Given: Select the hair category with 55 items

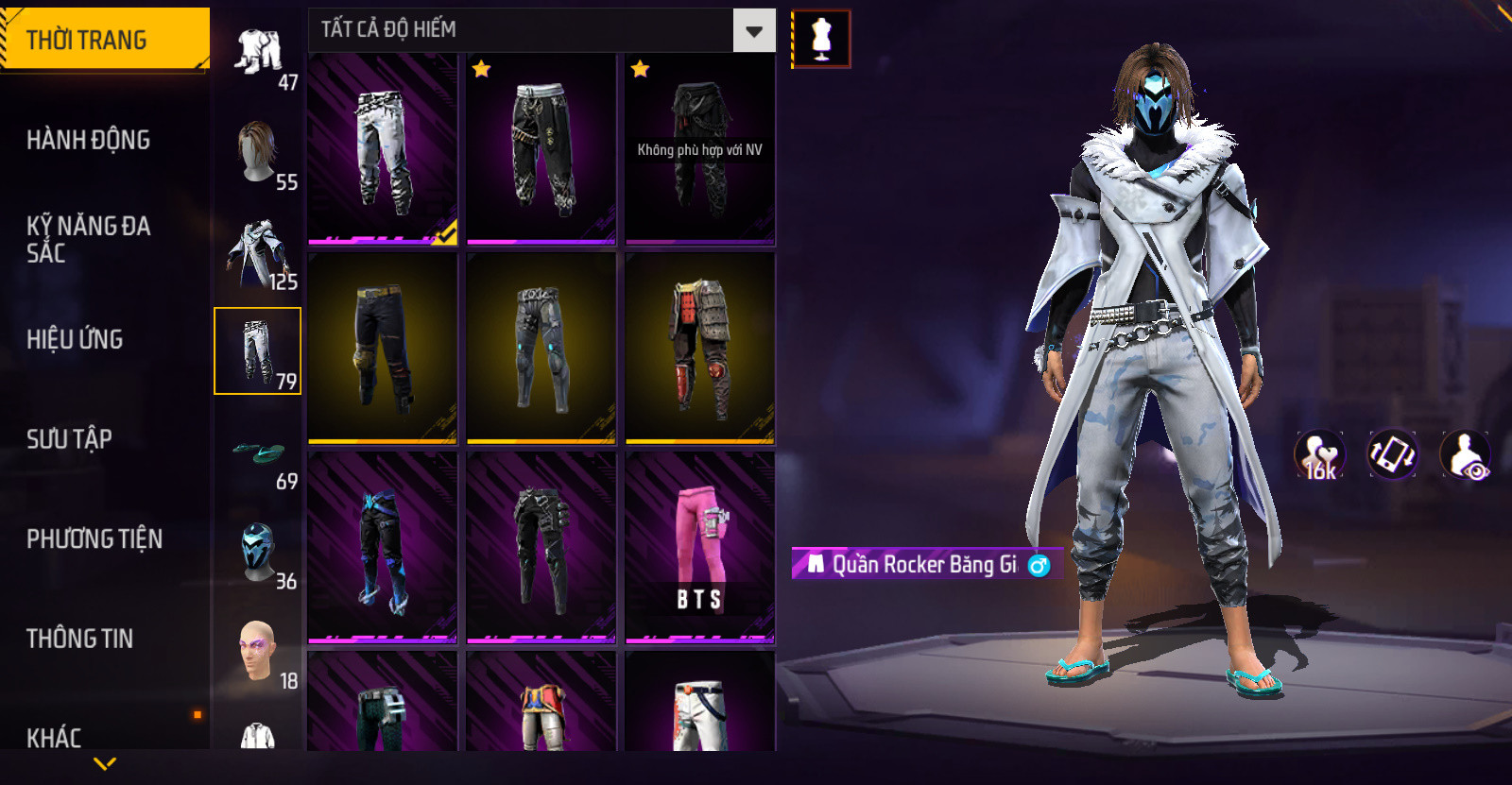Looking at the screenshot, I should [x=258, y=153].
